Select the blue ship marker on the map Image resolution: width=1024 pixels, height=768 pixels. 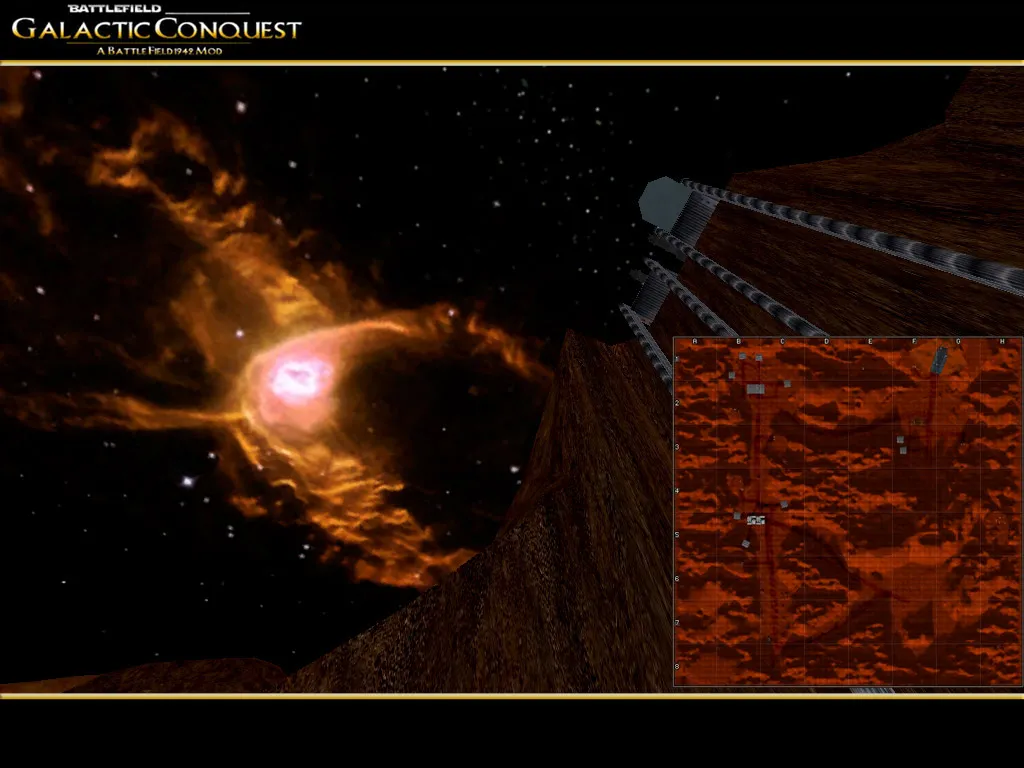pyautogui.click(x=939, y=360)
